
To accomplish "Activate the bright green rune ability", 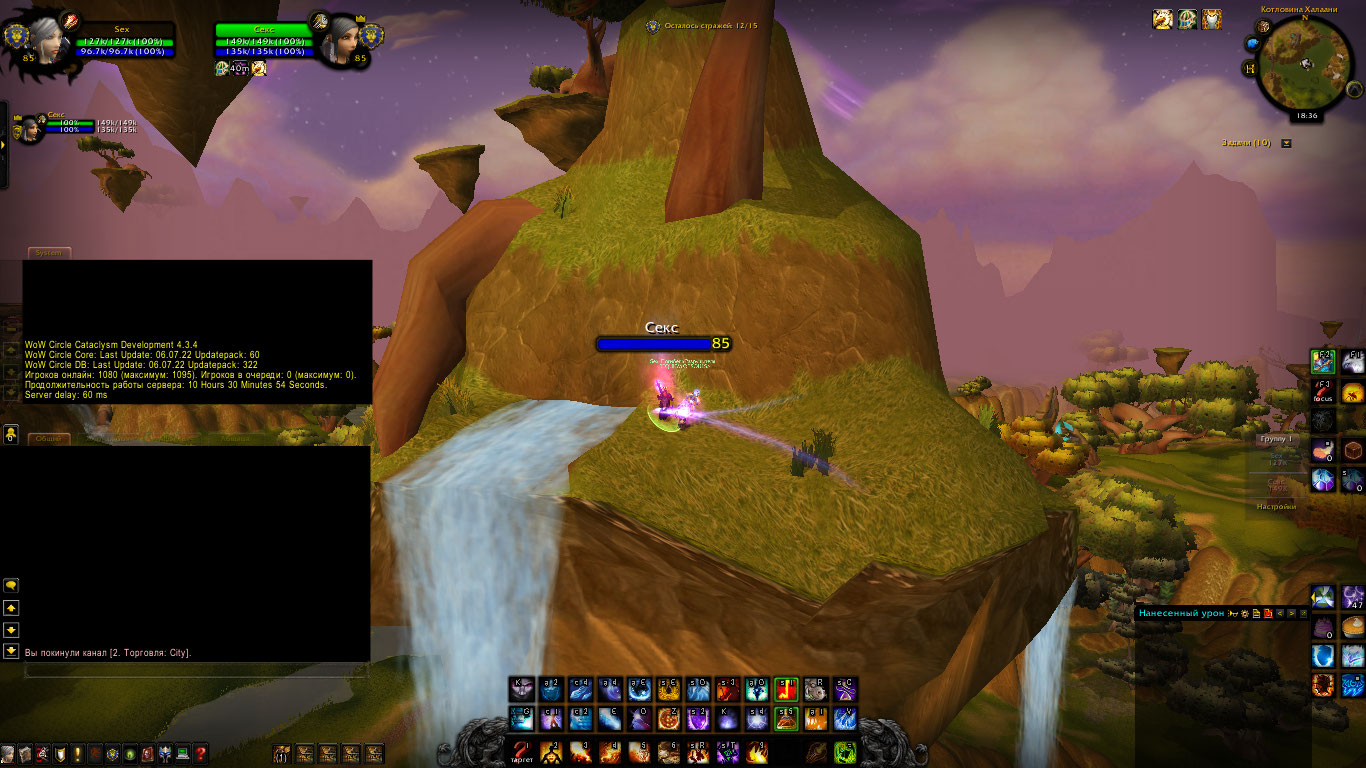I will point(845,751).
